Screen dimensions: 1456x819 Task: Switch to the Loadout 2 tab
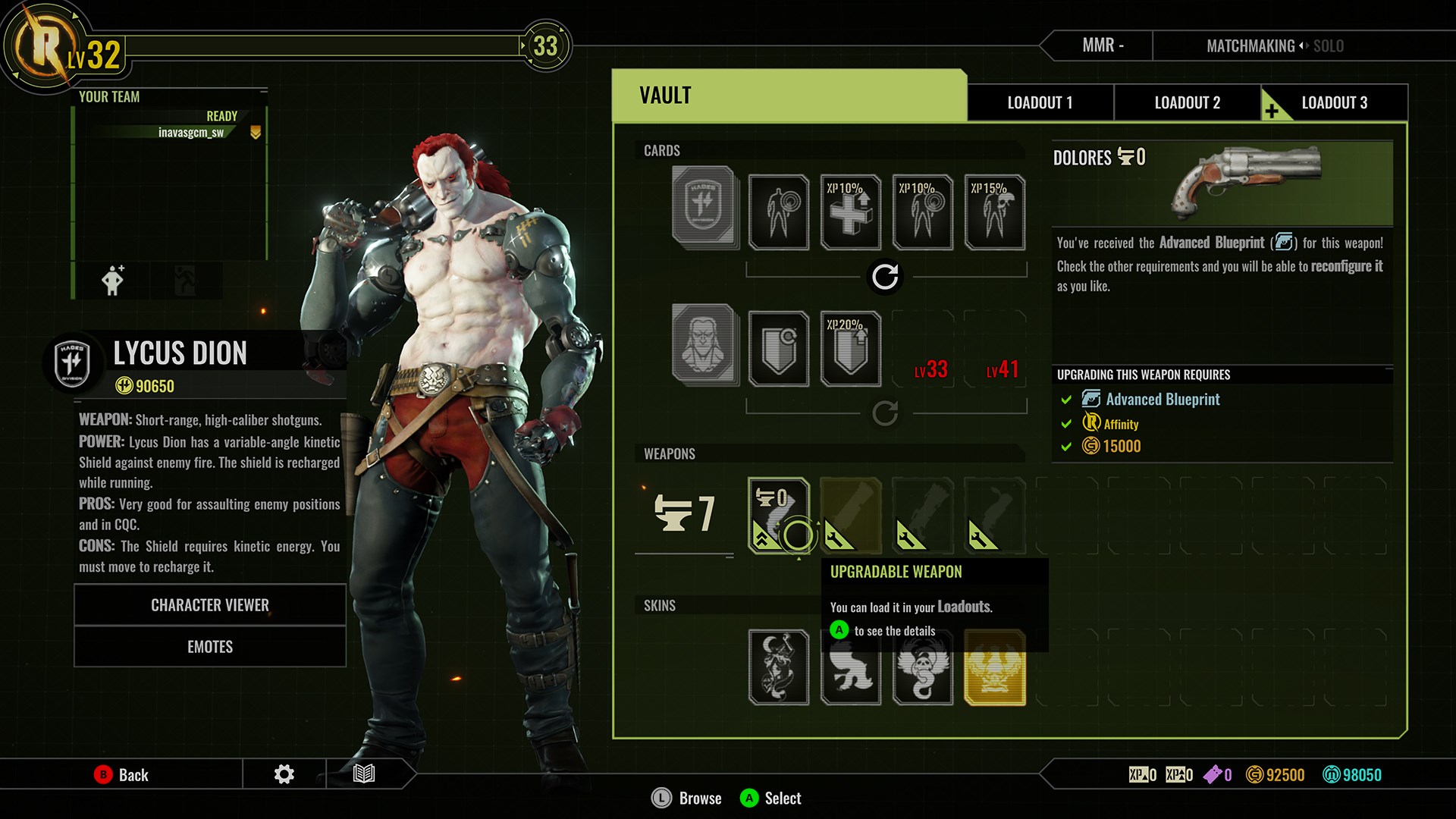[x=1186, y=102]
